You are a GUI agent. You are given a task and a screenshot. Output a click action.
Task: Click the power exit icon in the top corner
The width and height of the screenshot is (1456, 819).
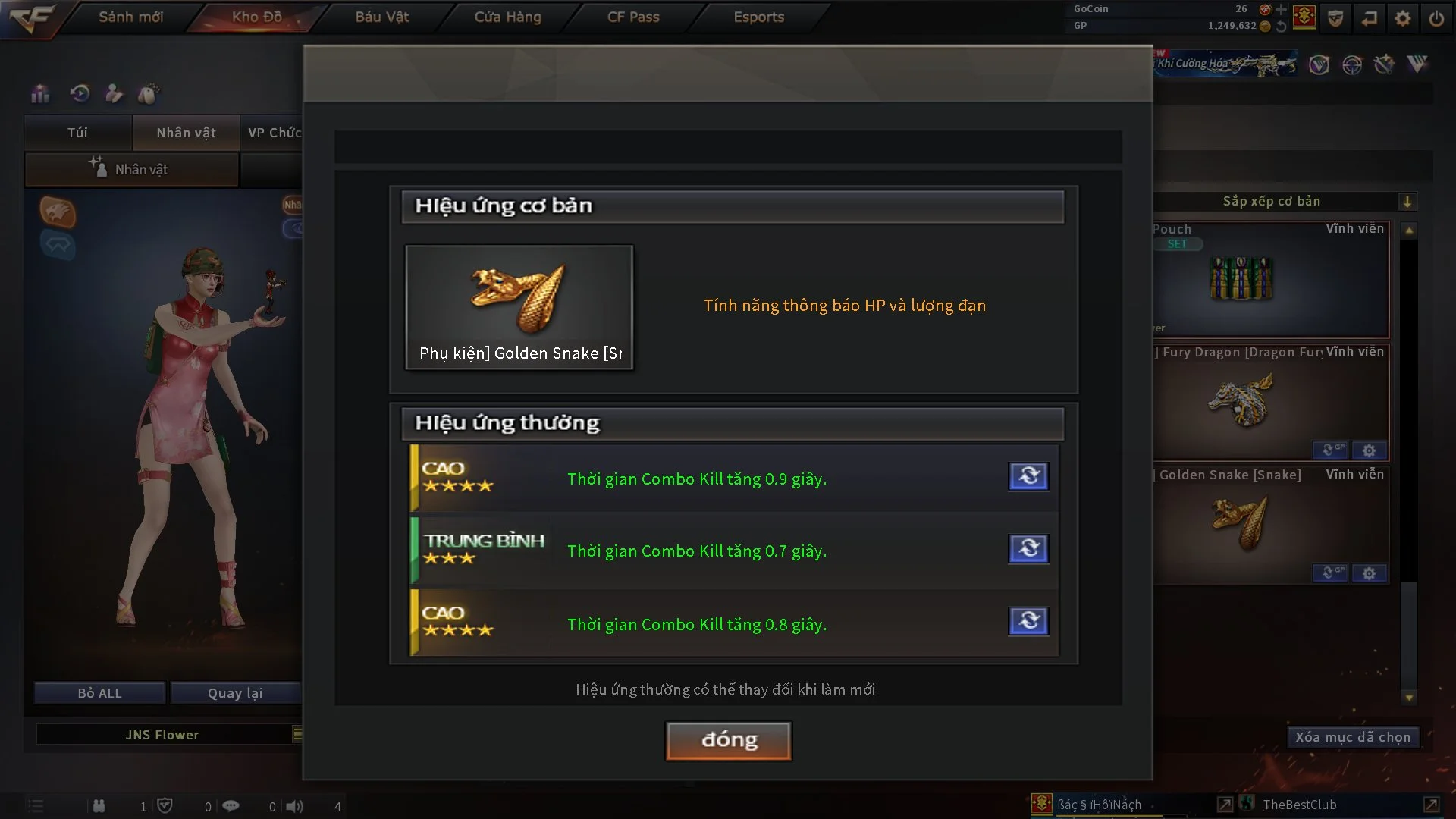[1436, 17]
